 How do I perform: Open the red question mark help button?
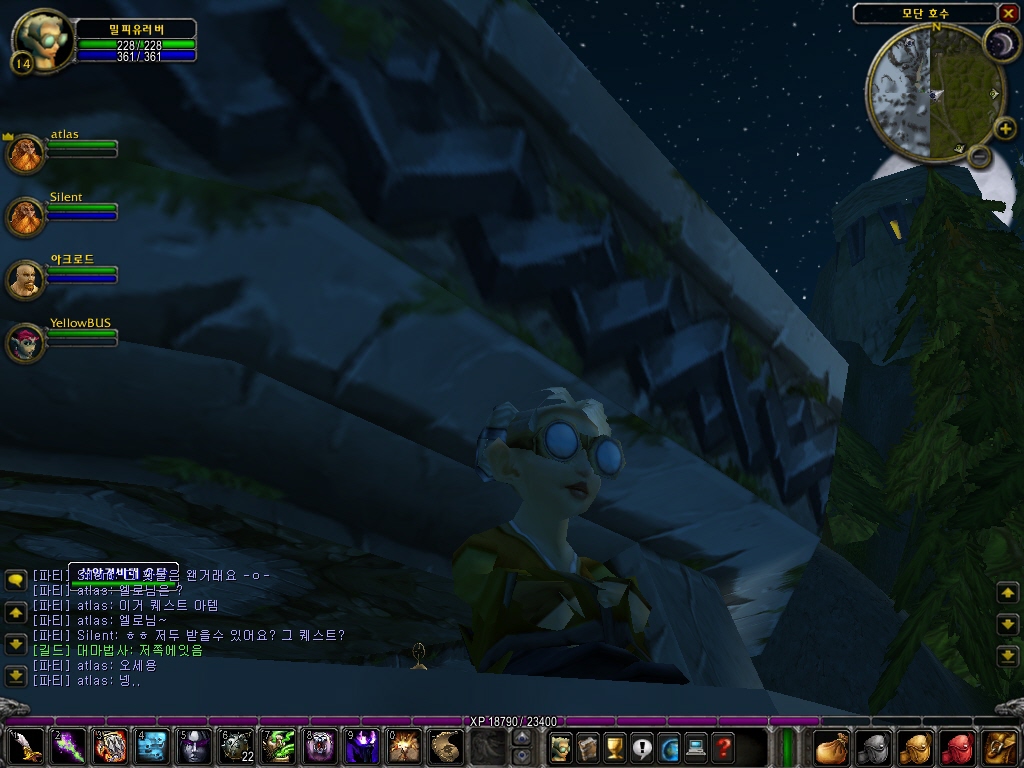click(722, 747)
